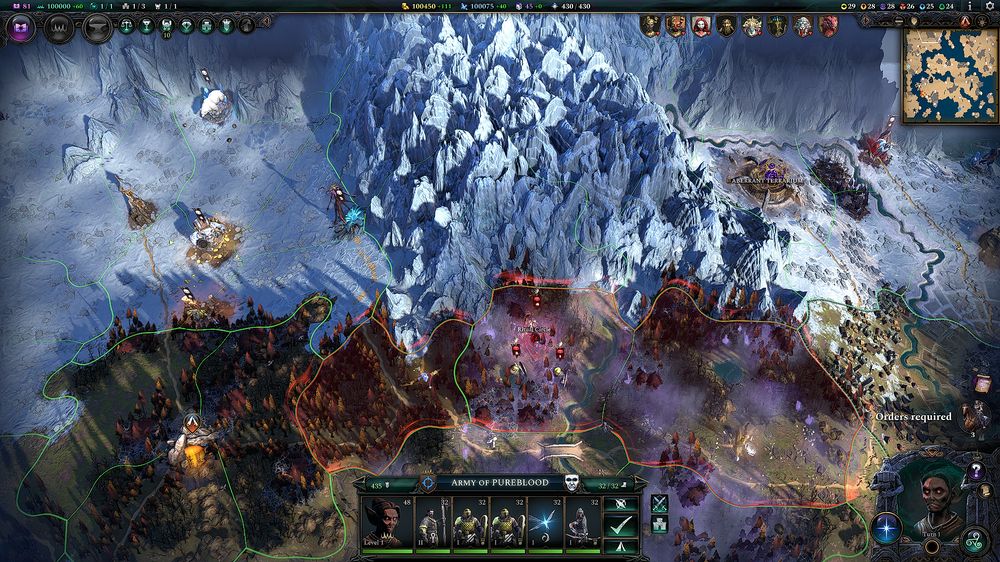Image resolution: width=1000 pixels, height=562 pixels.
Task: Focus camera on Army of Pureblood
Action: point(428,483)
